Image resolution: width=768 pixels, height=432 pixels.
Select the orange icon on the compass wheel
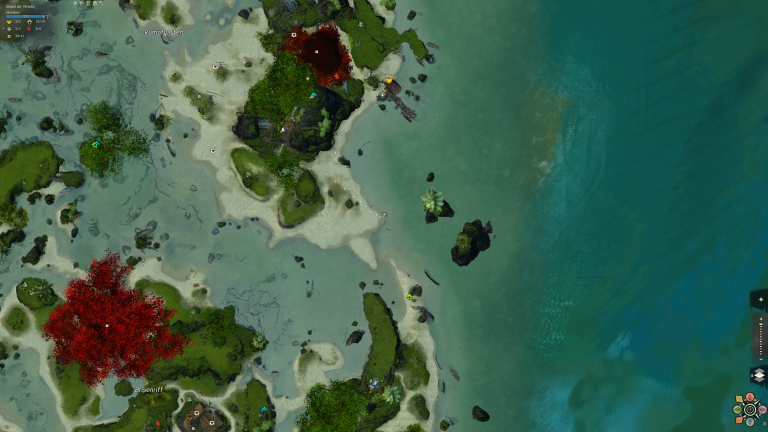click(739, 420)
